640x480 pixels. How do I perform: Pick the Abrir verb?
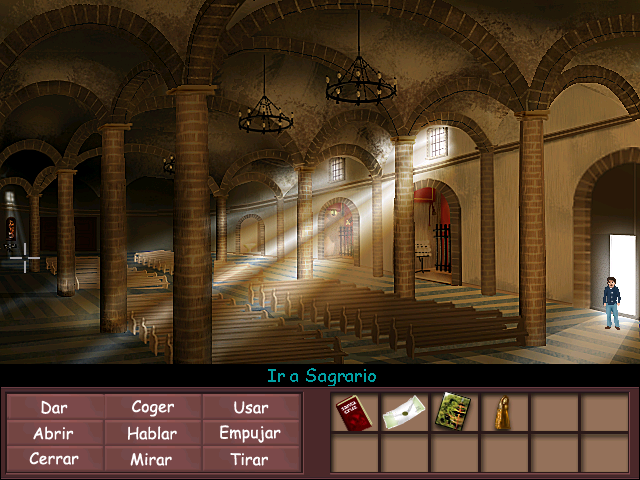54,433
